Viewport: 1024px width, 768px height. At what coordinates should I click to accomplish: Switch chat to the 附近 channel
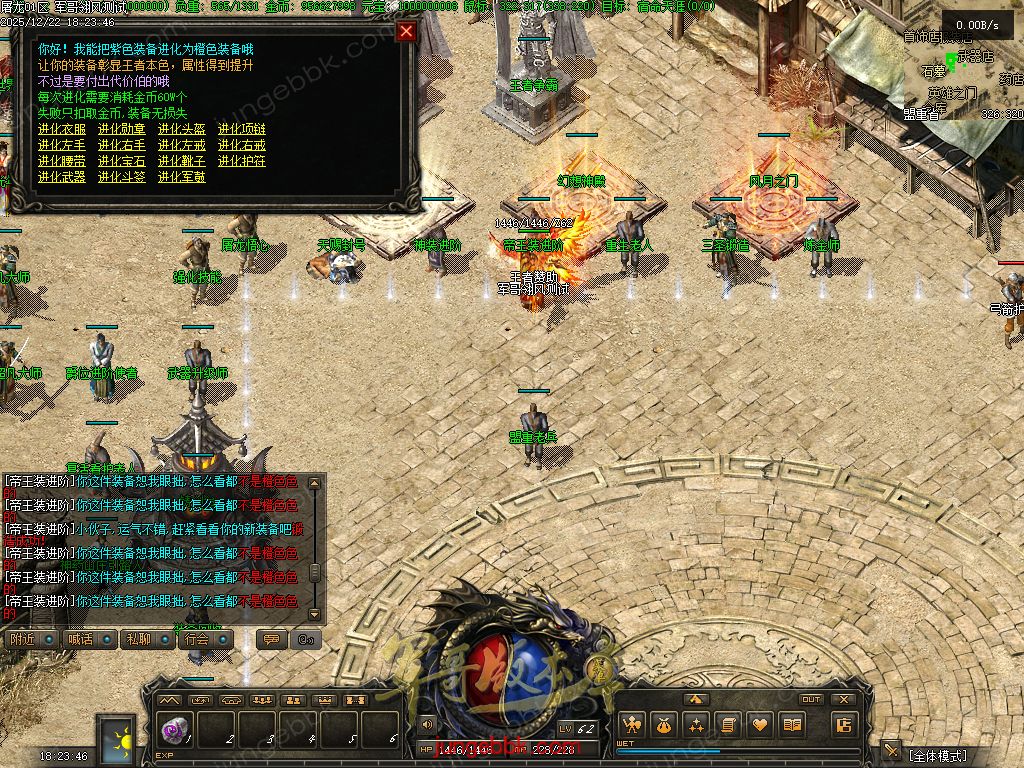click(x=22, y=639)
